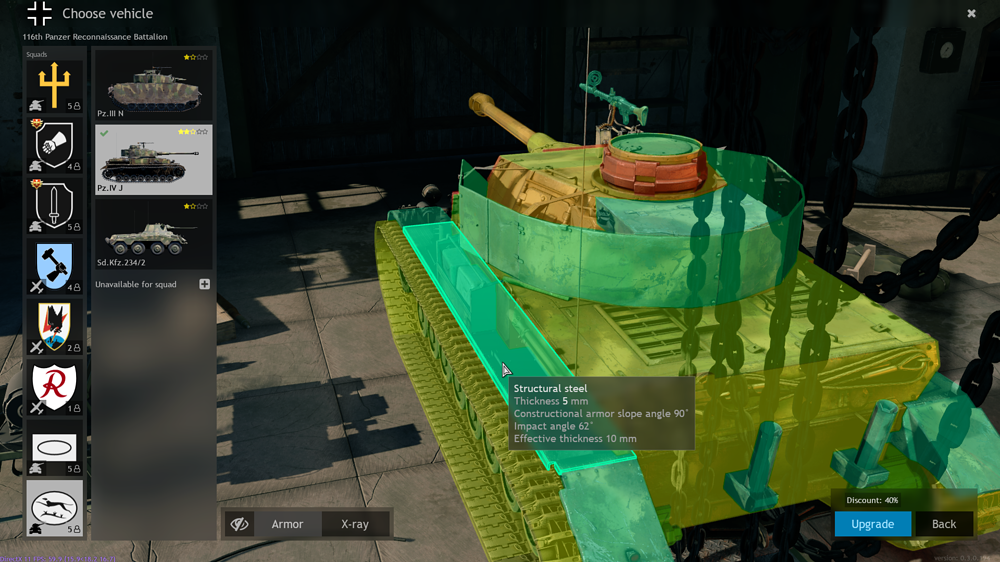This screenshot has width=1000, height=562.
Task: Choose the blue hammer emblem squad
Action: click(54, 267)
